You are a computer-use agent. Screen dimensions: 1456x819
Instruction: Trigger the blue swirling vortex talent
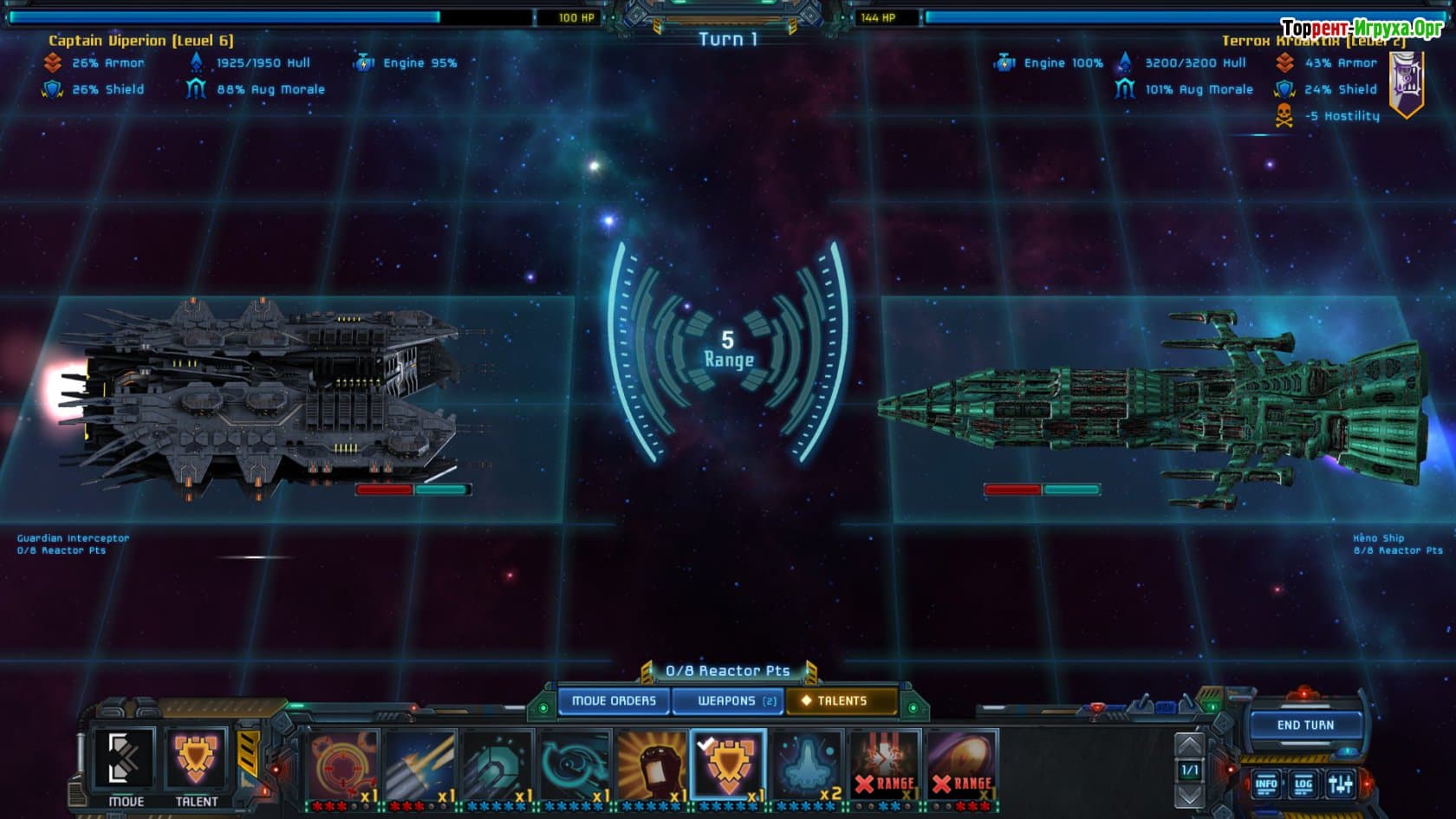574,764
